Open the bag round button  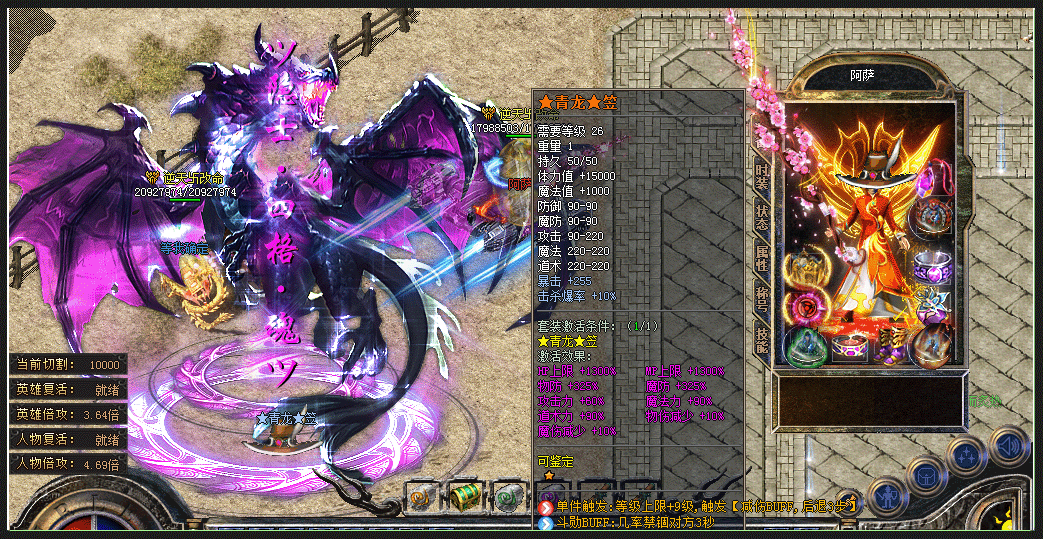point(927,474)
